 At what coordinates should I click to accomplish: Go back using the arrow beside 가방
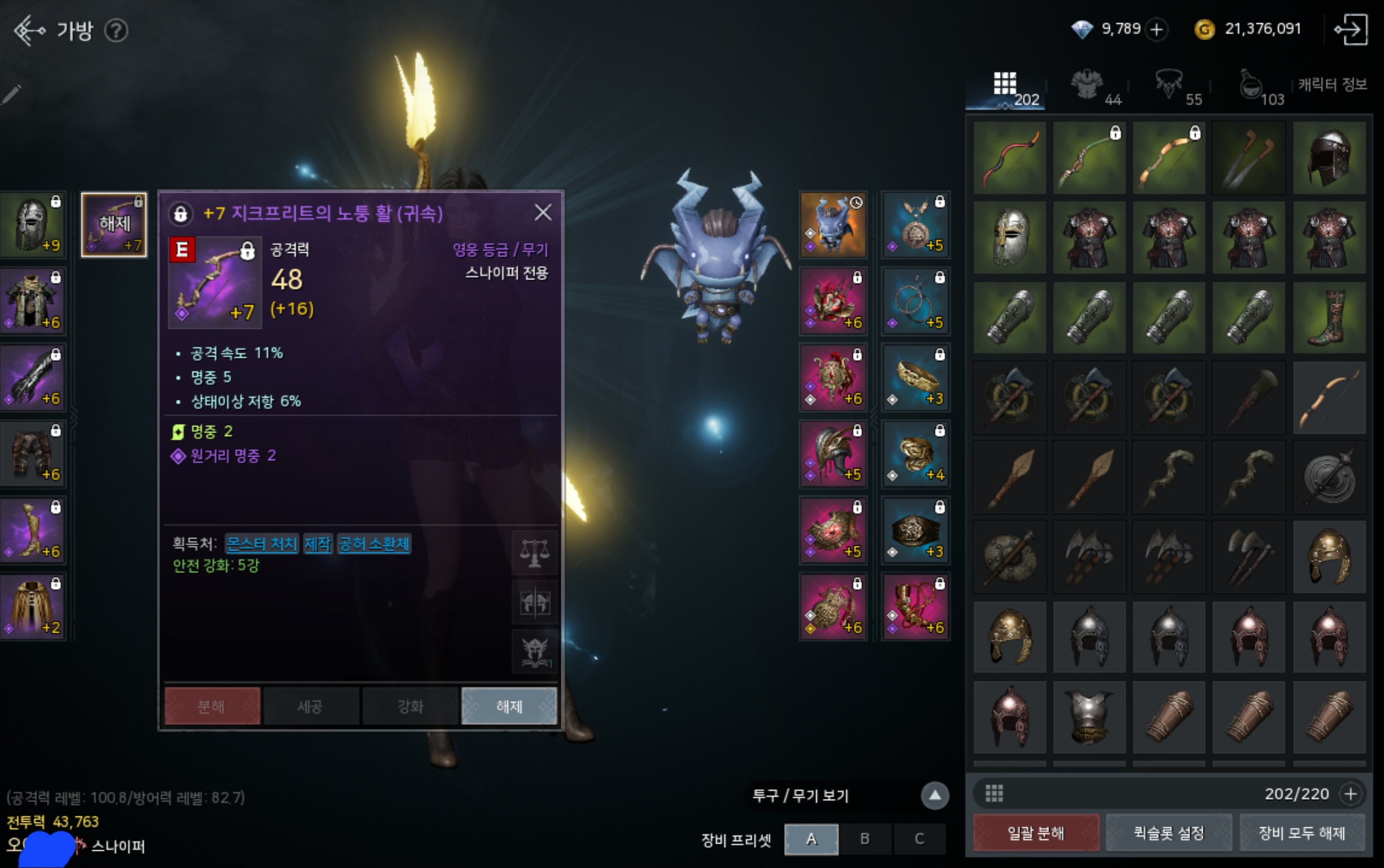click(x=29, y=30)
